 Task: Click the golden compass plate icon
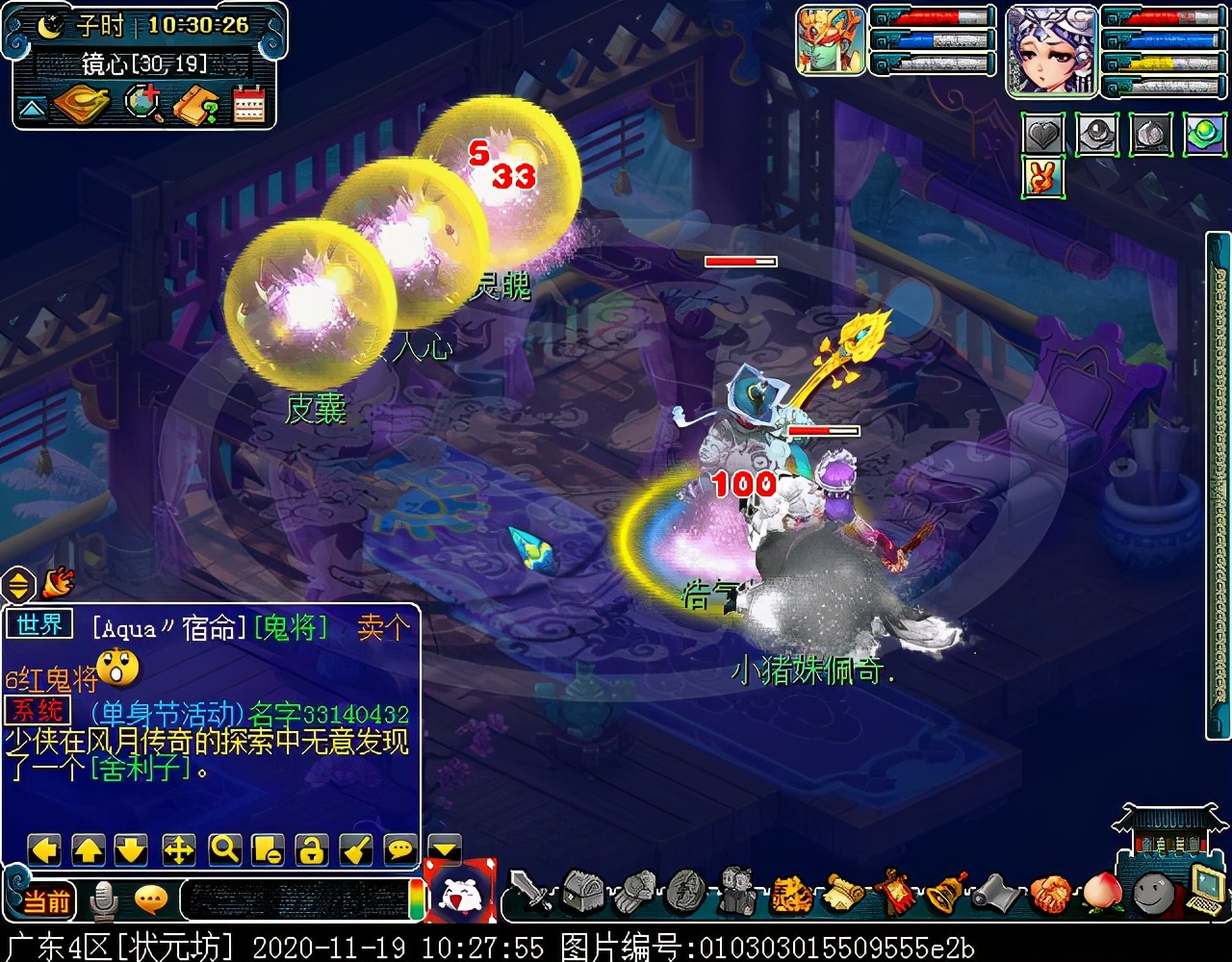82,105
